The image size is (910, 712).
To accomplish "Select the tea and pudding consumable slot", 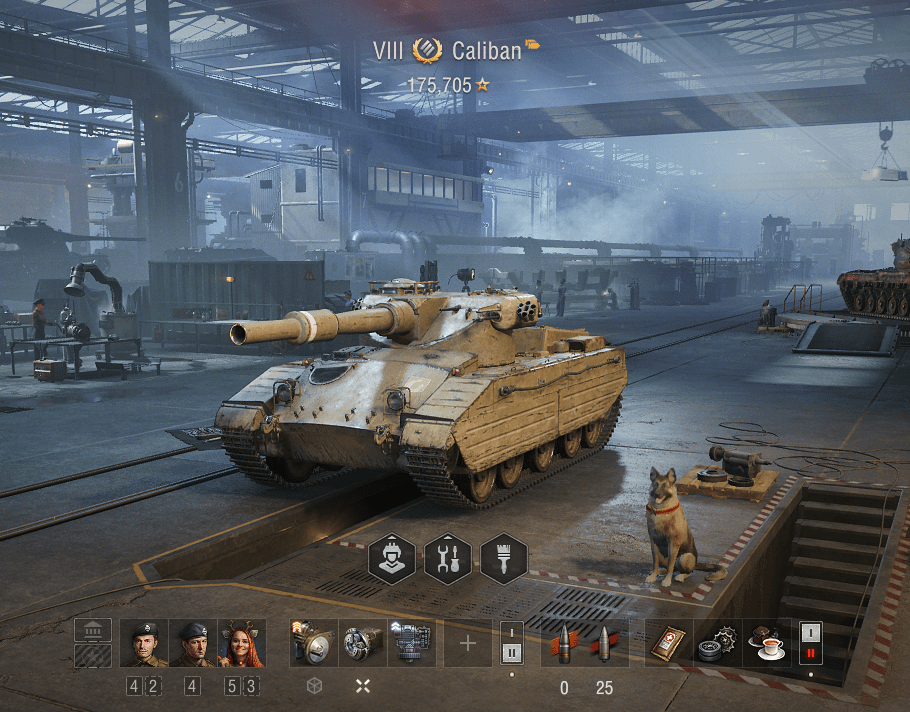I will (x=767, y=643).
